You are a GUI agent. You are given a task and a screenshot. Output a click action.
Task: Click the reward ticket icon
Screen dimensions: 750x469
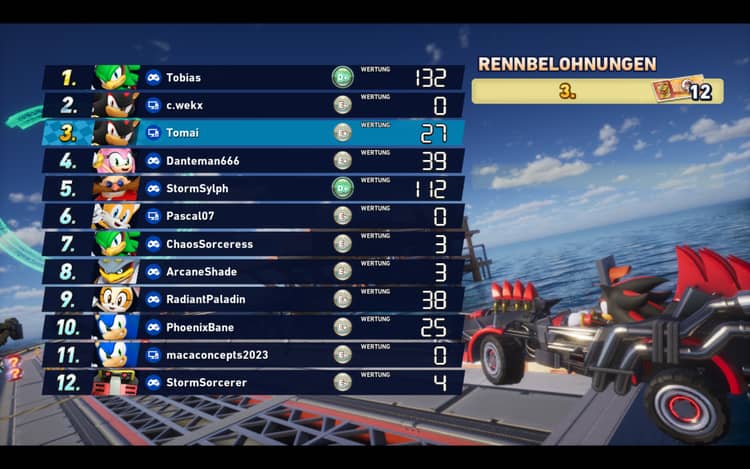click(x=668, y=90)
